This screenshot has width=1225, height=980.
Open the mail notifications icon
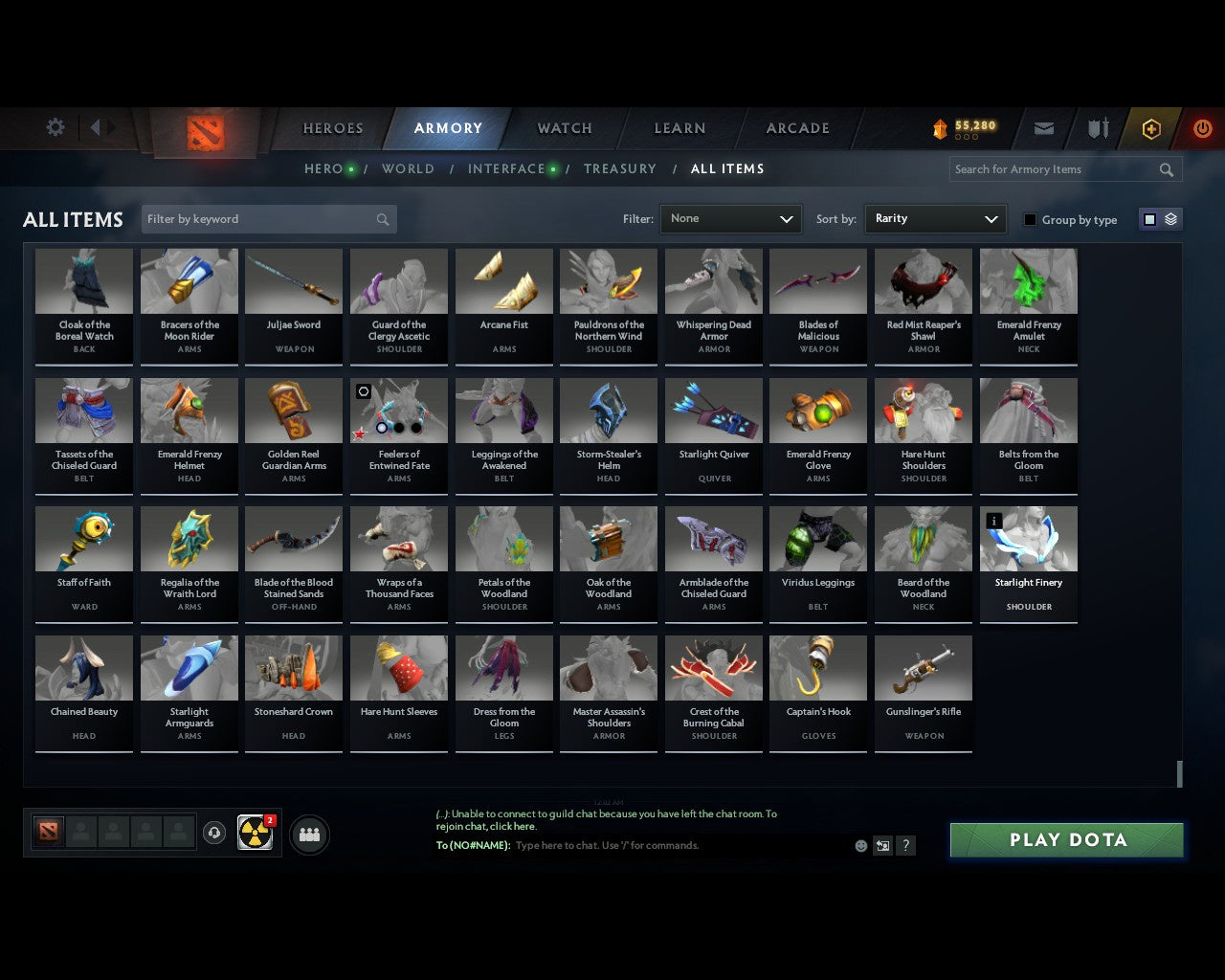click(1043, 128)
